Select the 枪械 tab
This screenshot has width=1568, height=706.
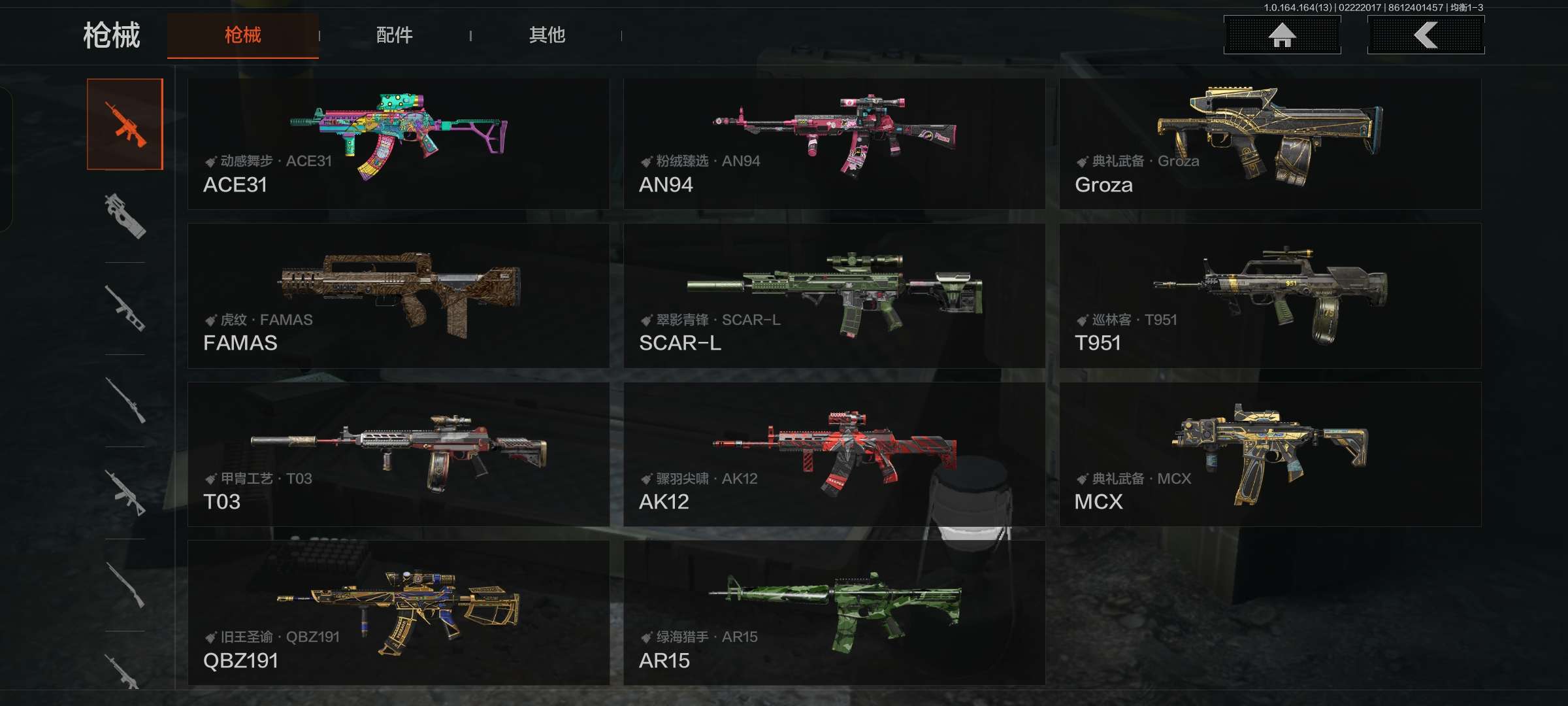(x=242, y=35)
